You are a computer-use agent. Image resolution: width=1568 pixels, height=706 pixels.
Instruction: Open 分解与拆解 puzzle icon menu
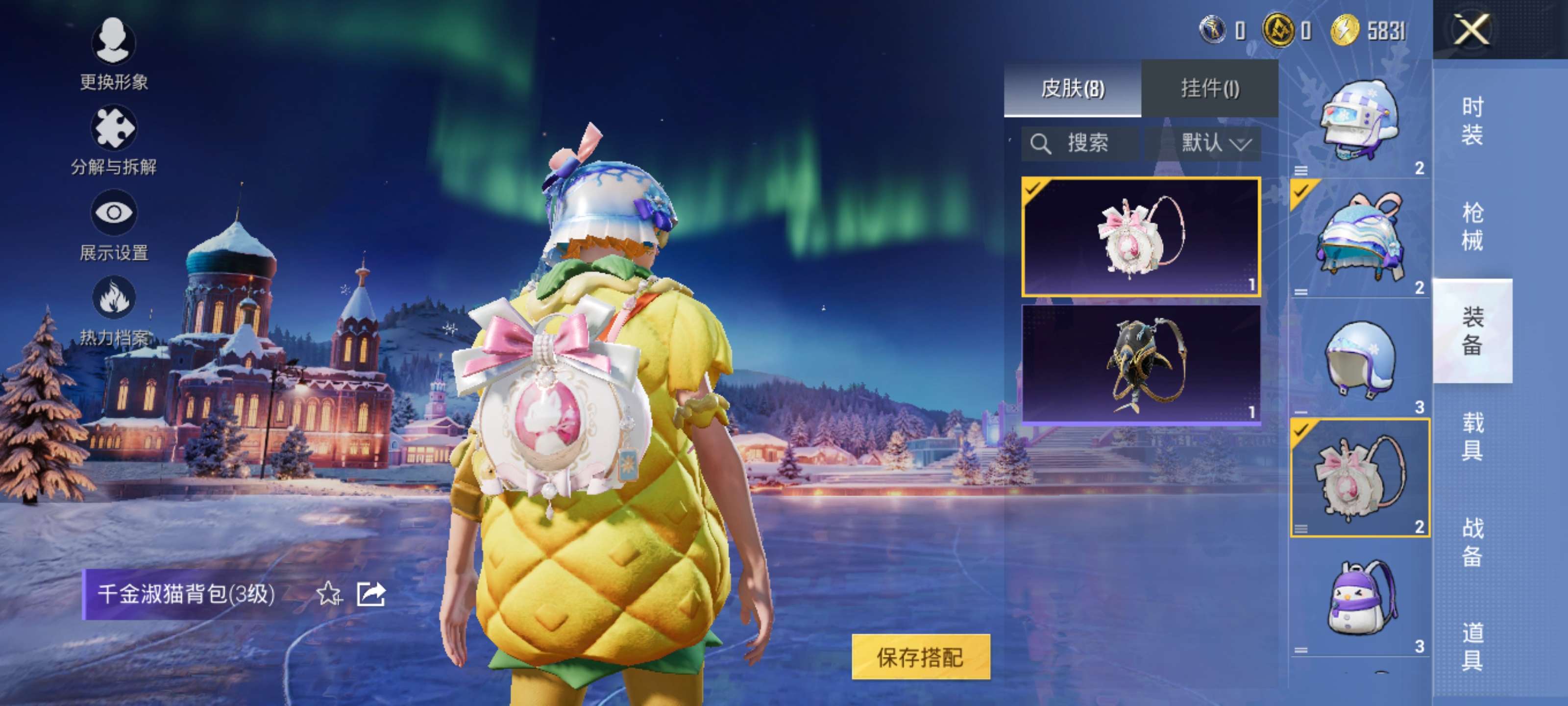113,140
